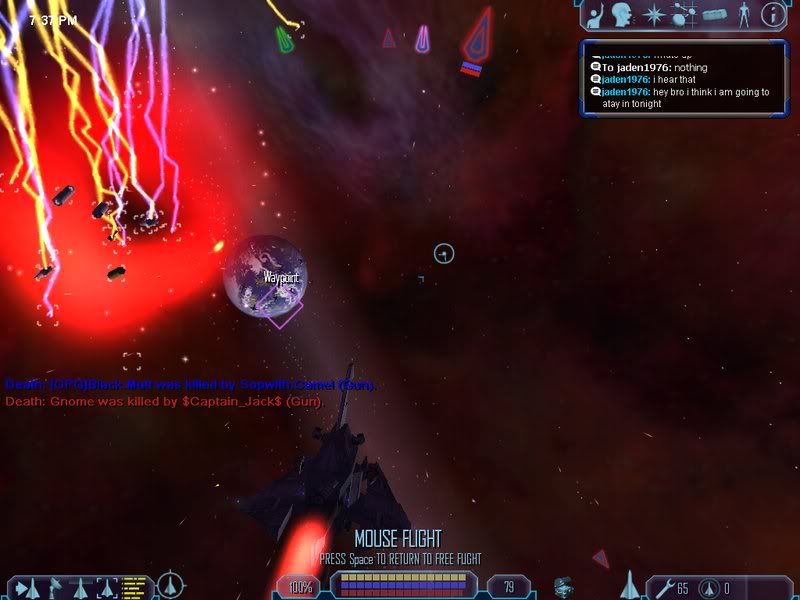Open the cargo block inventory icon
800x600 pixels.
point(714,15)
